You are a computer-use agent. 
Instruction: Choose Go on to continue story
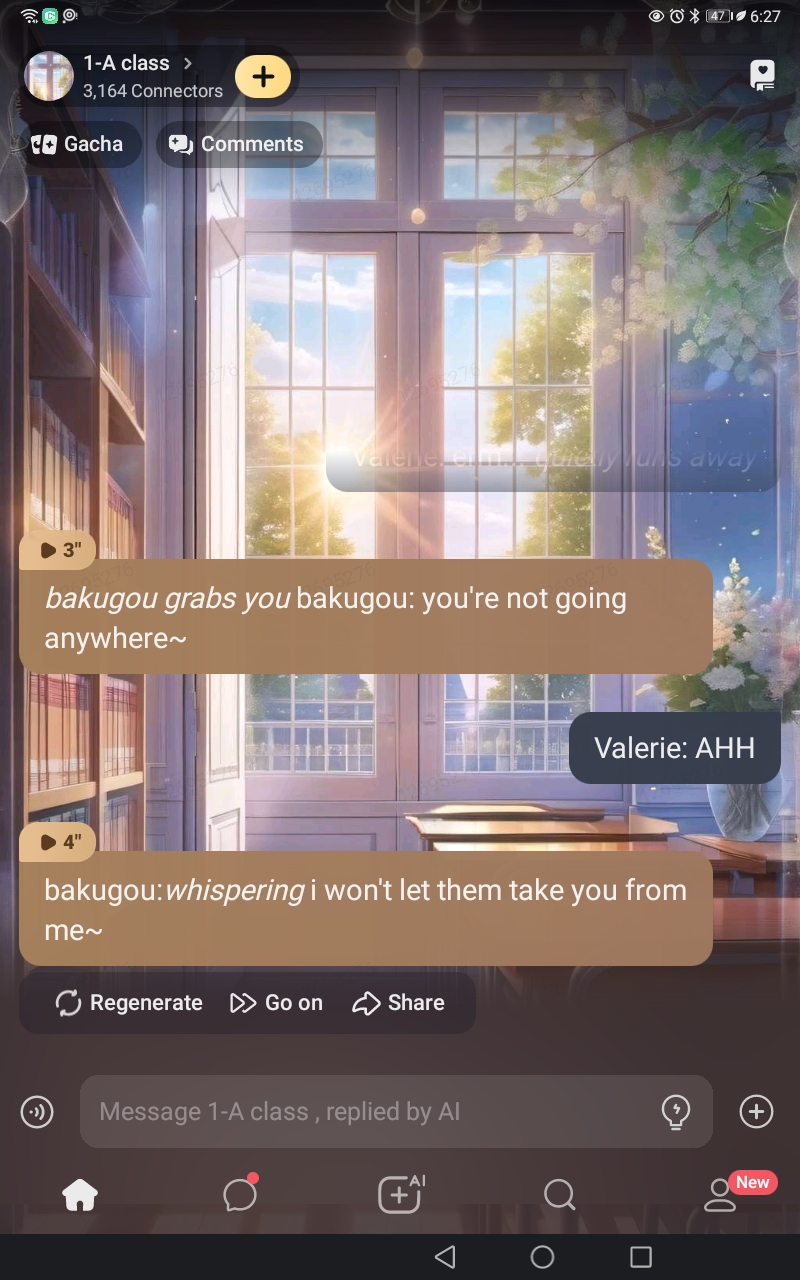coord(277,1003)
